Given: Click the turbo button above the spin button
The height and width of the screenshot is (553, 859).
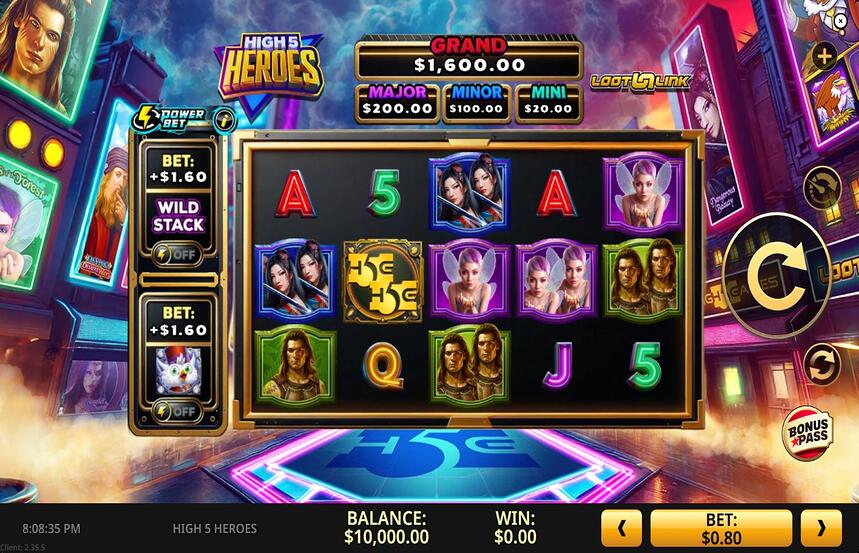Looking at the screenshot, I should [821, 185].
